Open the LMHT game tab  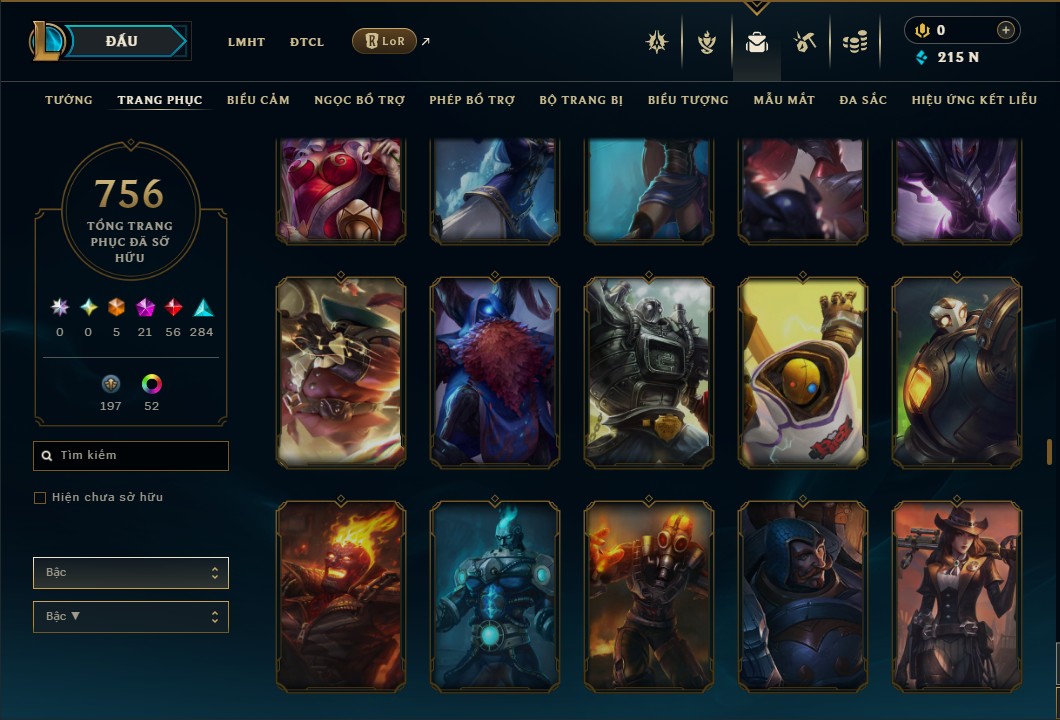point(246,42)
